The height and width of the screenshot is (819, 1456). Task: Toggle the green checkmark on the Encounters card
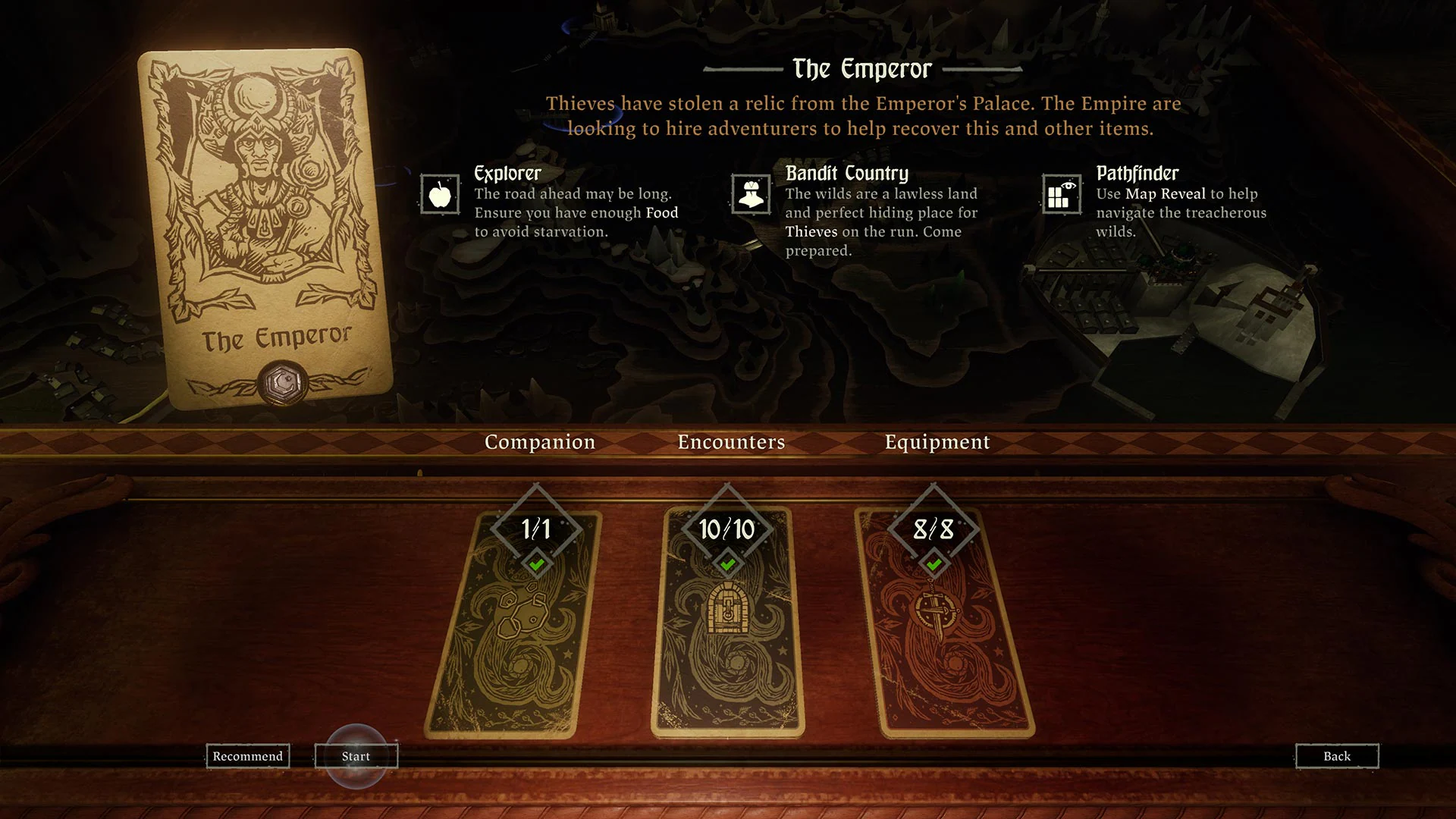pyautogui.click(x=726, y=564)
